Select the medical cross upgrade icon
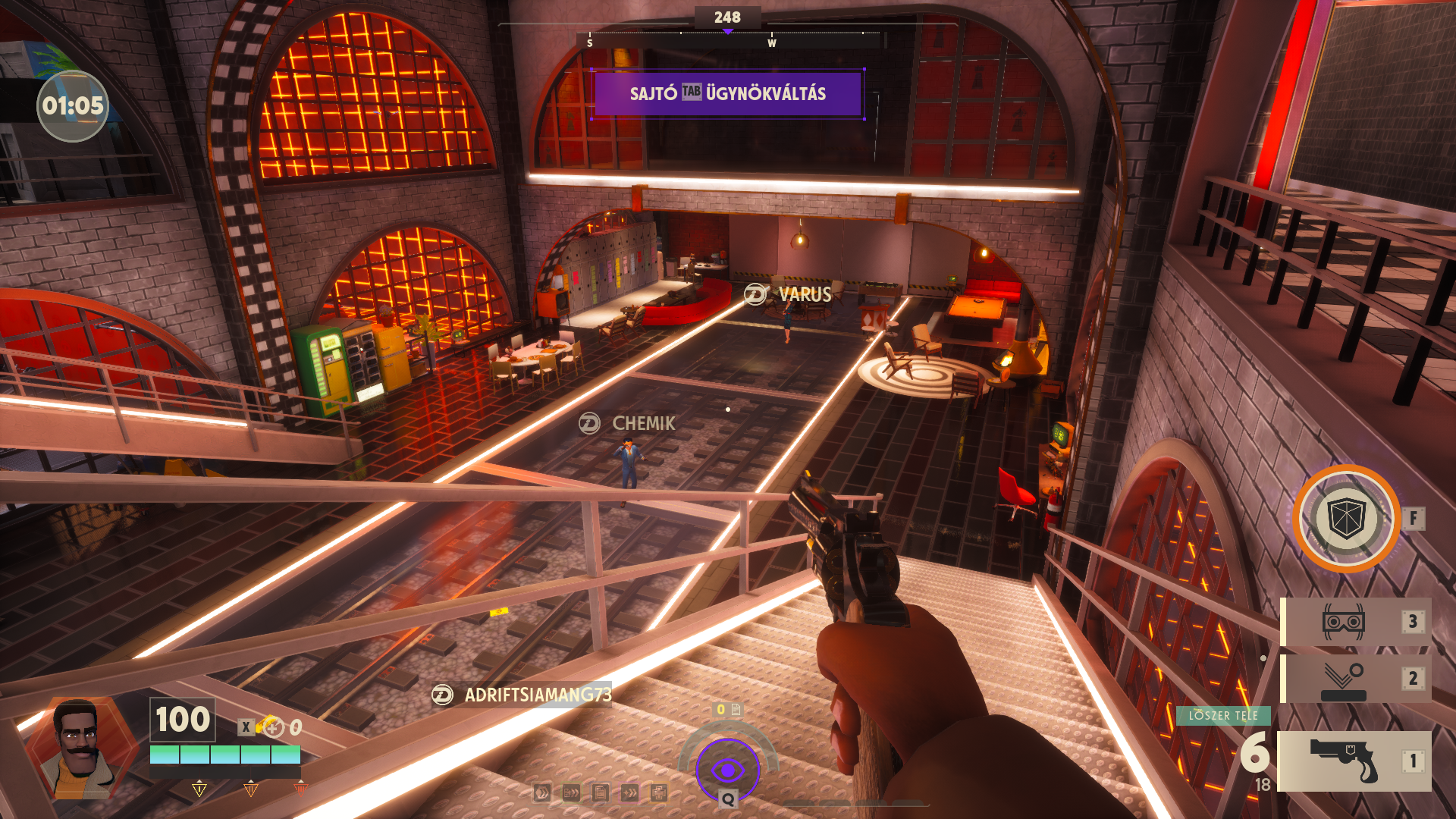1456x819 pixels. pyautogui.click(x=658, y=793)
